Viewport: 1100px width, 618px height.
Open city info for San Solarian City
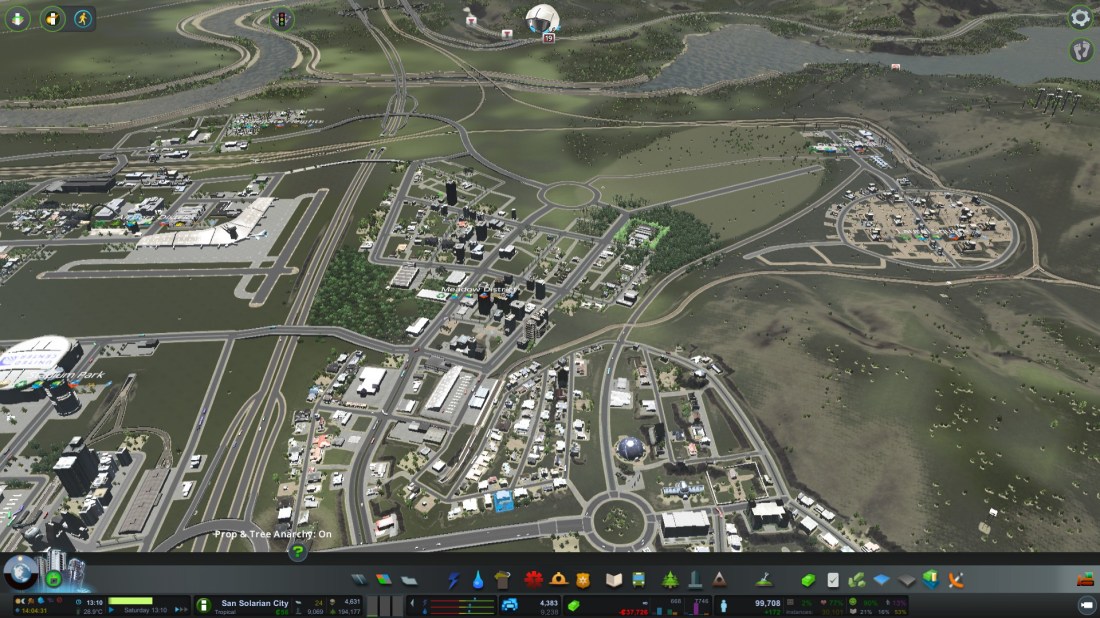pos(254,604)
